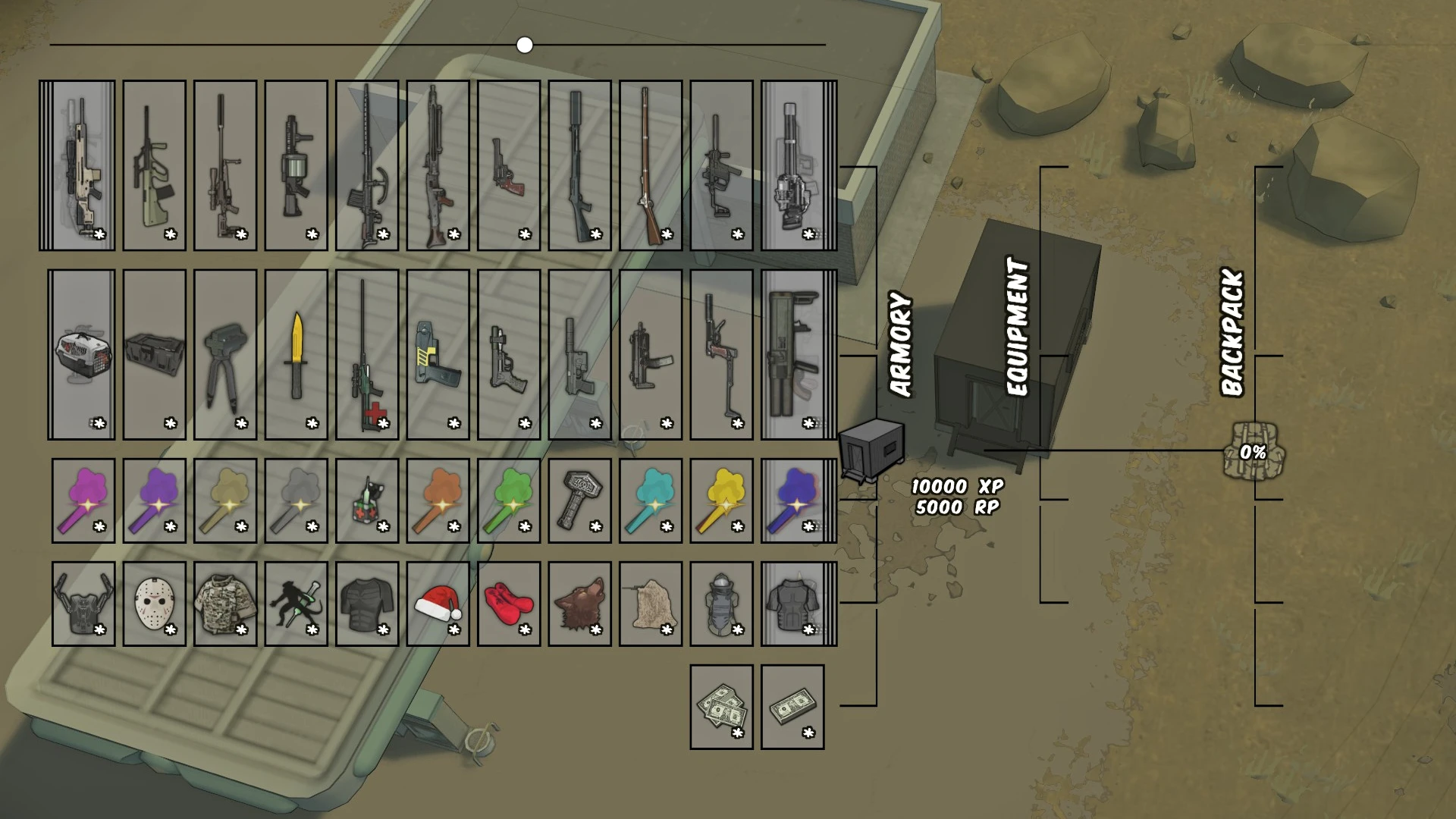Select the boxing gloves item
This screenshot has width=1456, height=819.
point(509,603)
